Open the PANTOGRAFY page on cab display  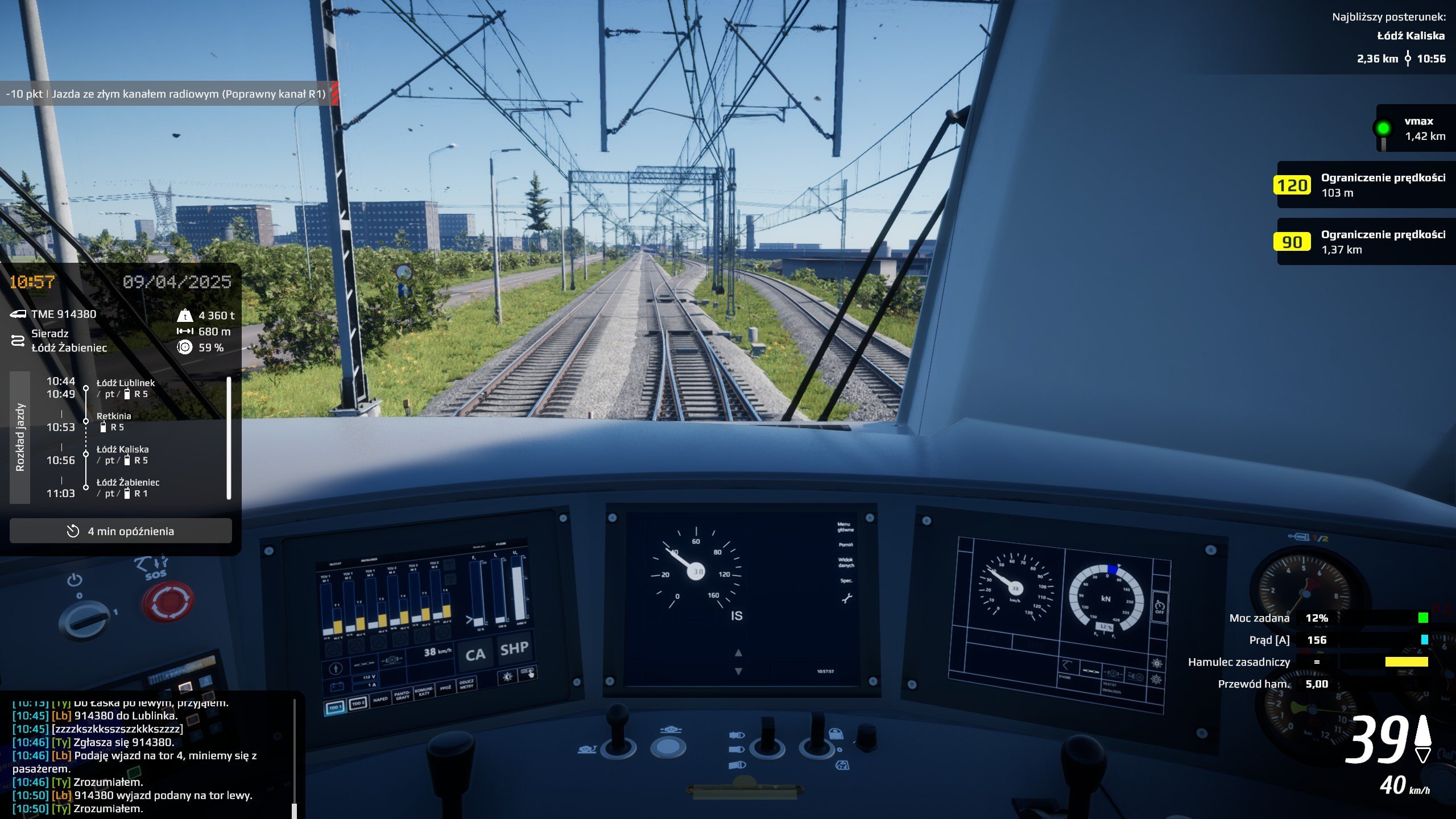(x=402, y=696)
